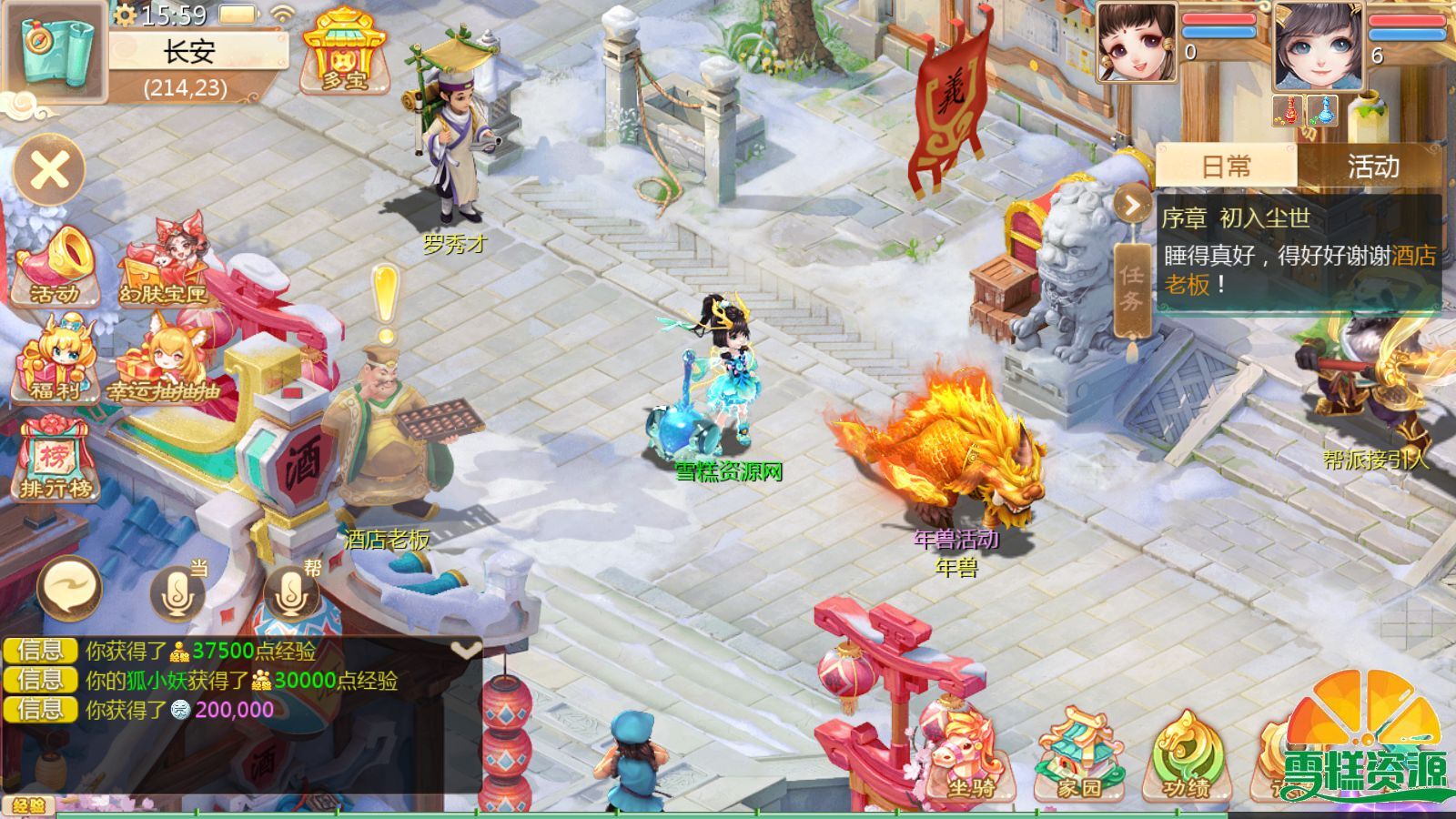The height and width of the screenshot is (819, 1456).
Task: Activate the 当 voice microphone
Action: point(178,593)
